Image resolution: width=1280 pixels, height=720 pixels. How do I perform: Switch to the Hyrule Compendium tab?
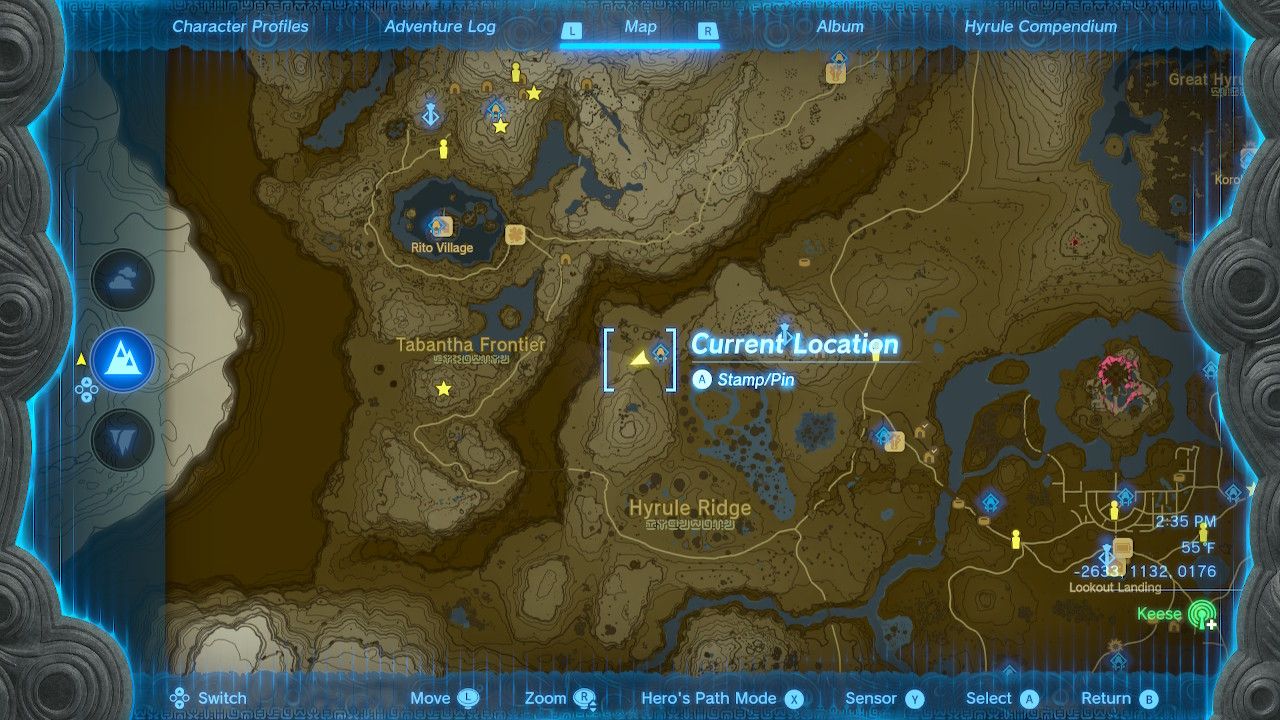point(1038,27)
